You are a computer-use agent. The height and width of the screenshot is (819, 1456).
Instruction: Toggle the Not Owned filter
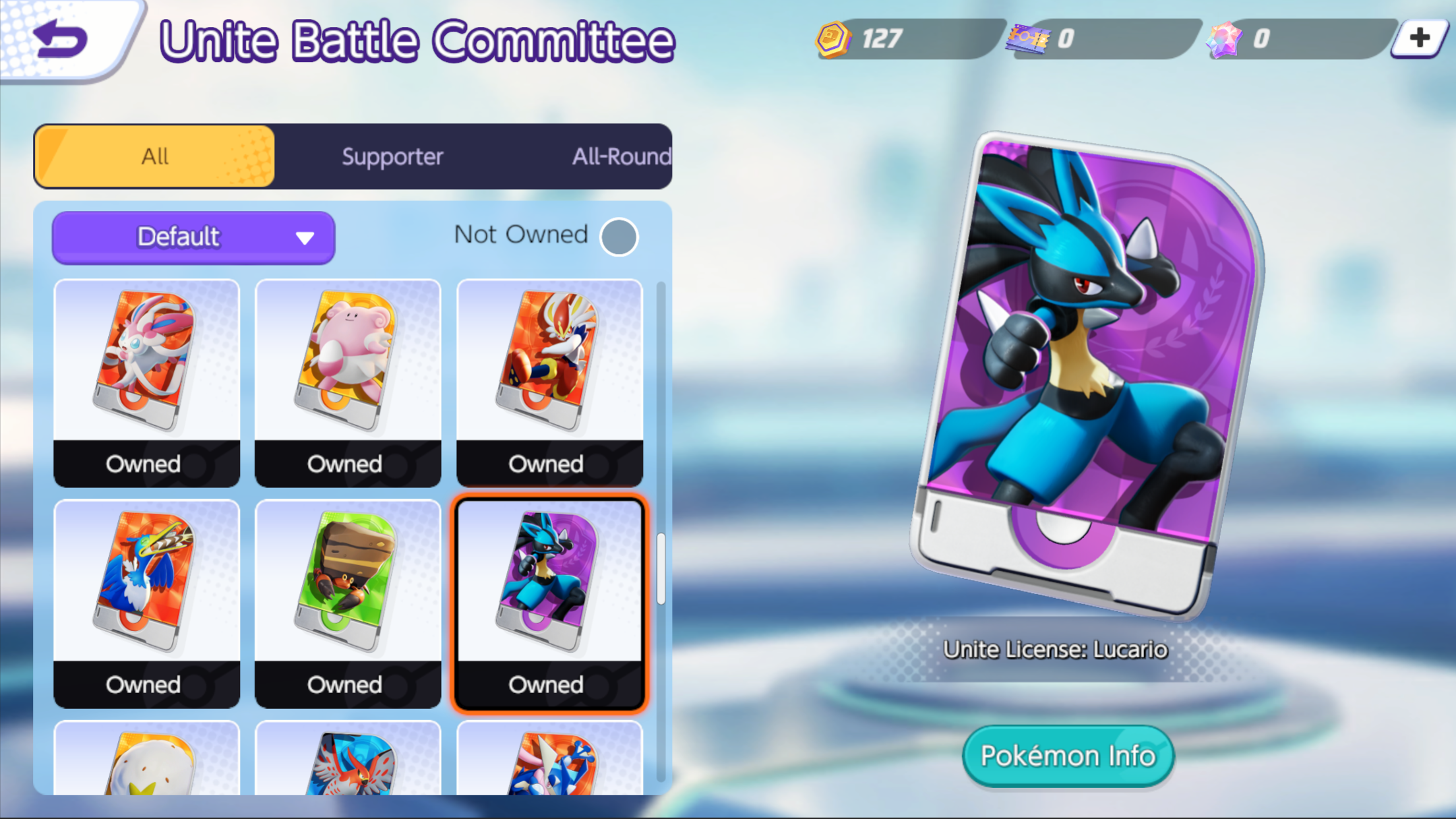click(x=618, y=237)
